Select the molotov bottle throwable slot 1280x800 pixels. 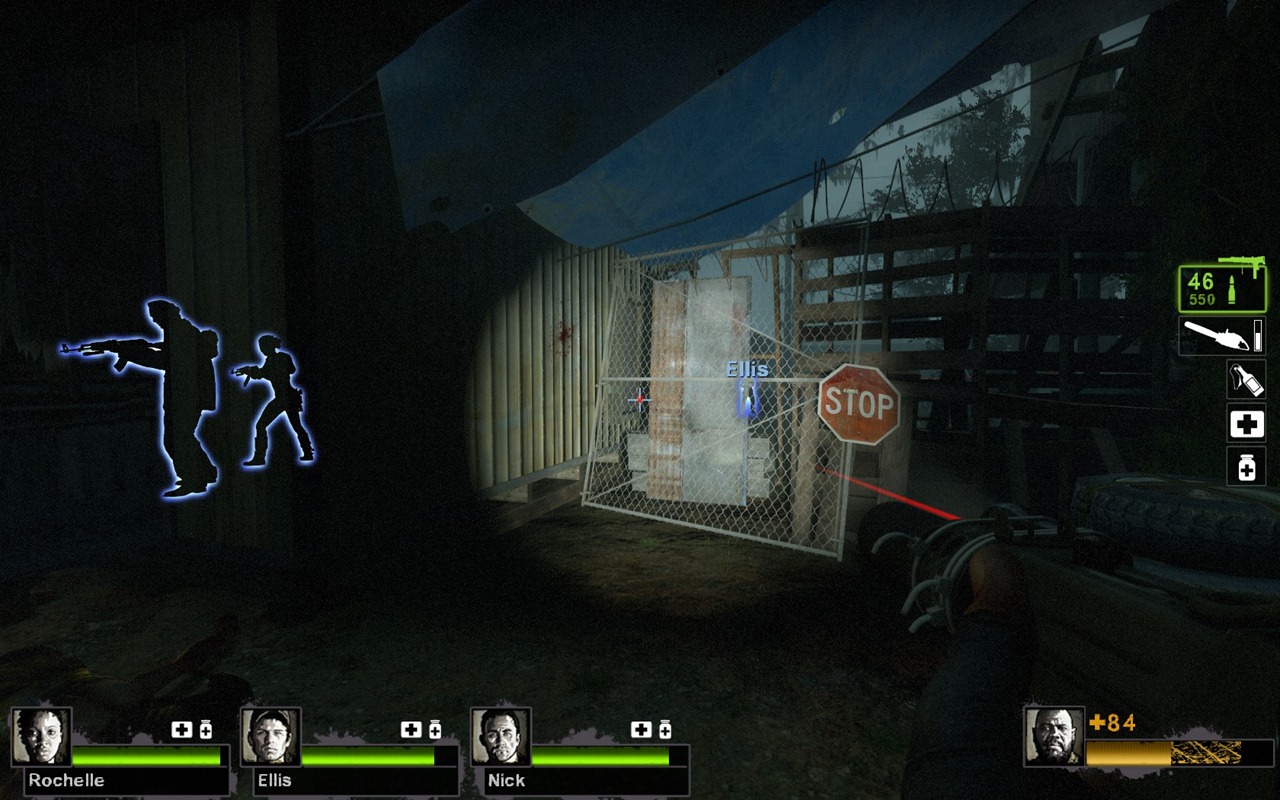tap(1246, 380)
